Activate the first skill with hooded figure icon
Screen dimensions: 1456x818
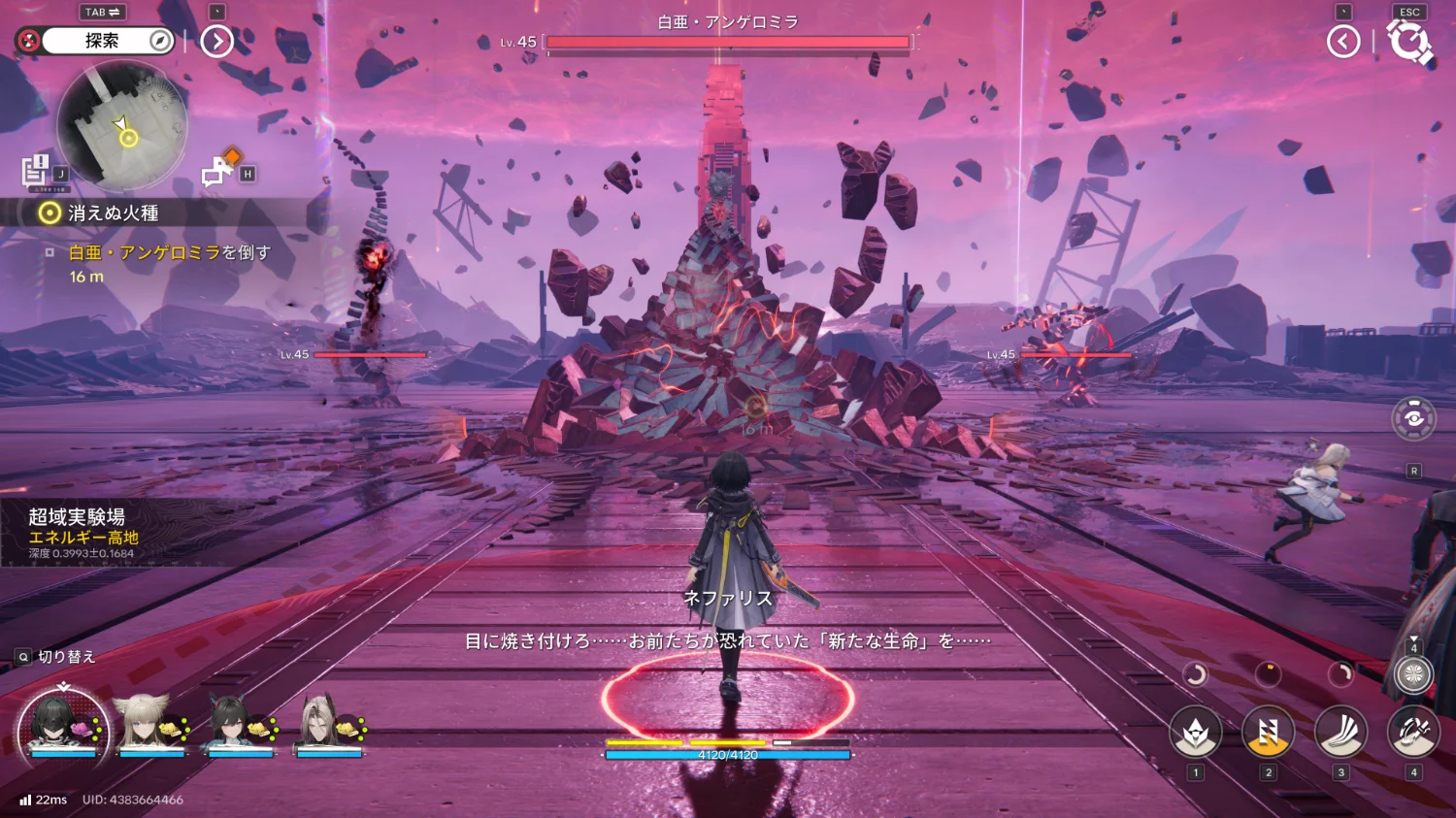(x=1195, y=733)
